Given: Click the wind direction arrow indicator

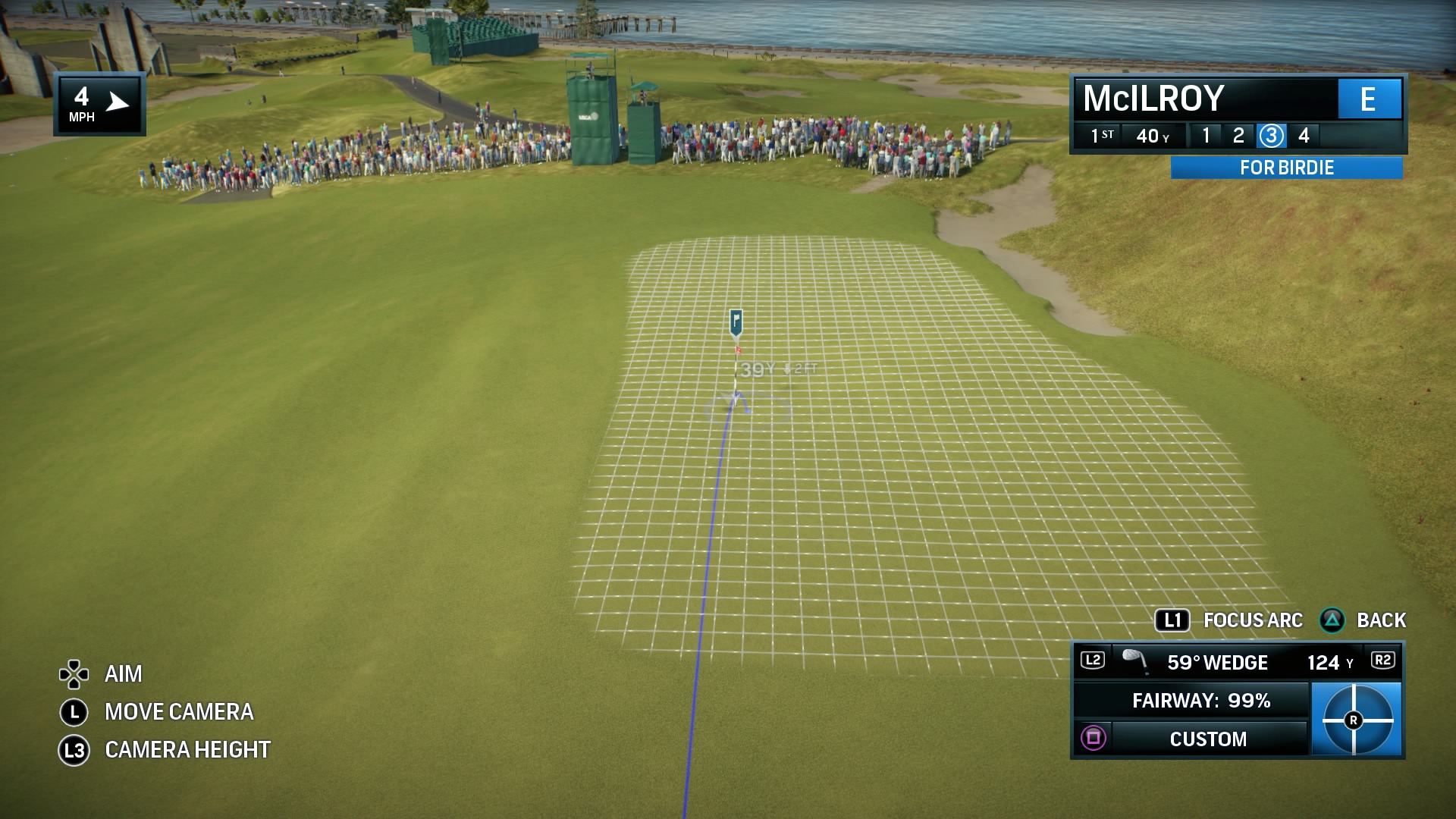Looking at the screenshot, I should coord(118,102).
